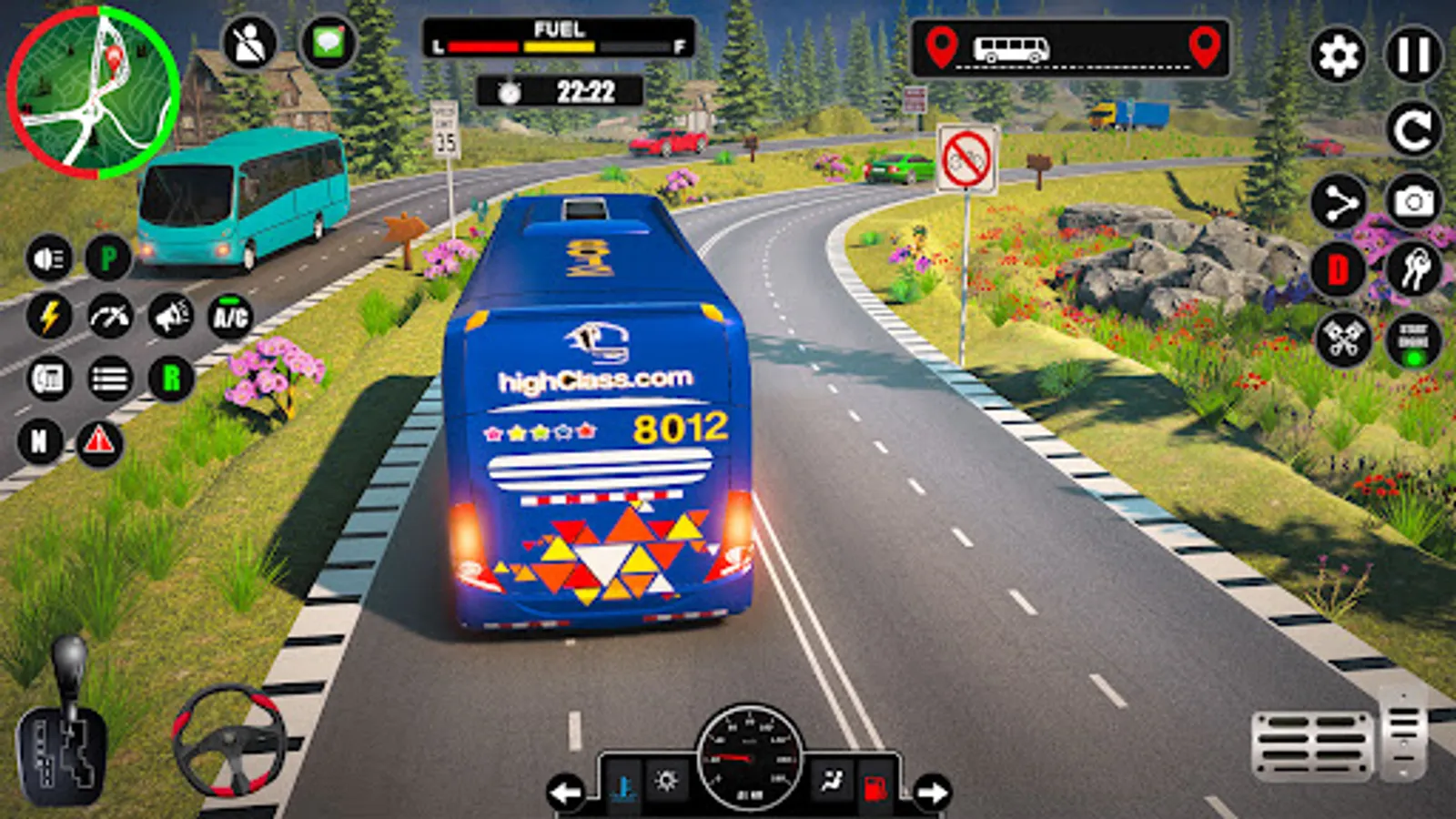Open the circular minimap
1456x819 pixels.
(x=93, y=91)
